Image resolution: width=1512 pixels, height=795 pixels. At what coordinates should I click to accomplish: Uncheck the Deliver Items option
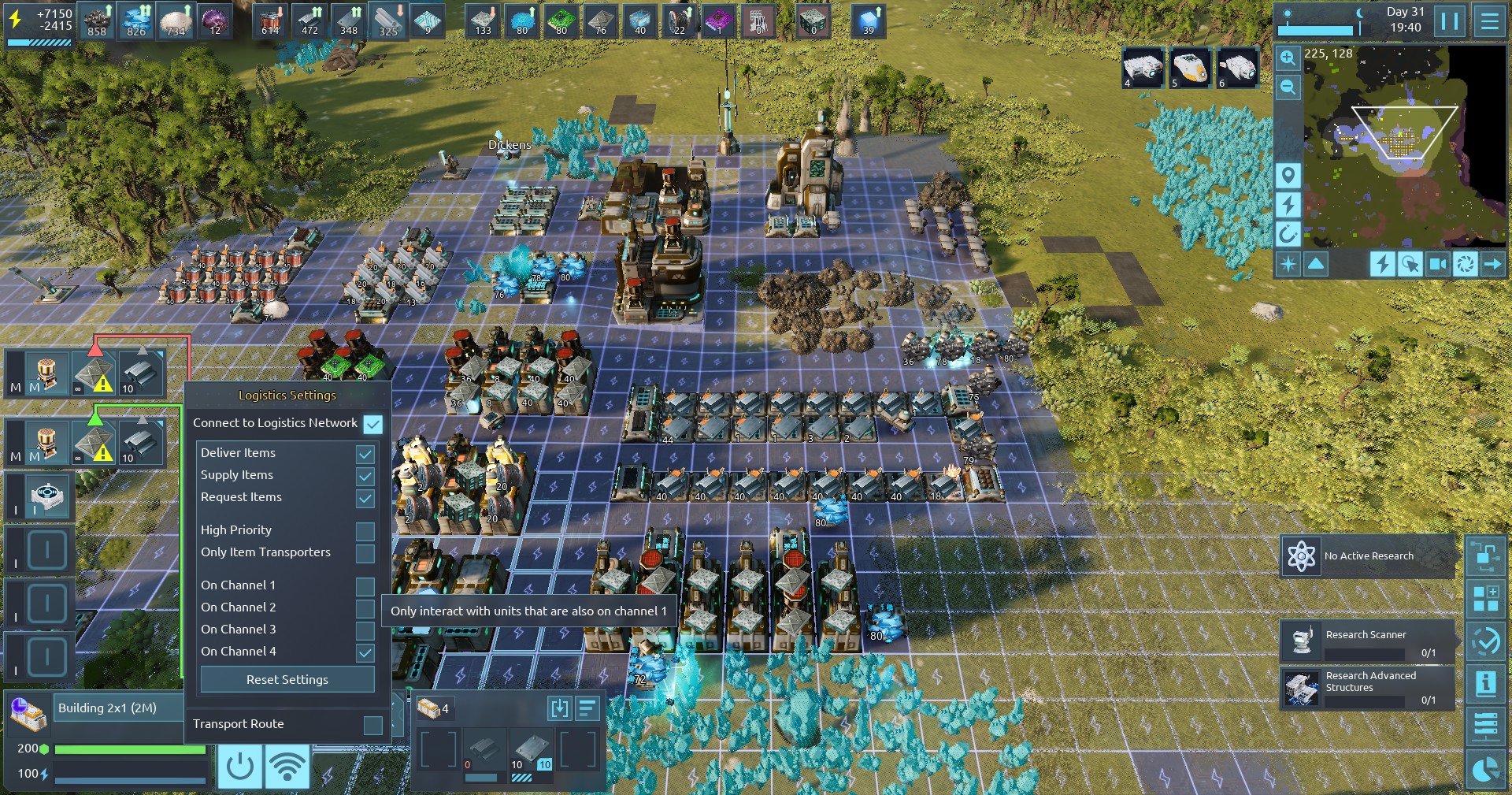pyautogui.click(x=365, y=454)
